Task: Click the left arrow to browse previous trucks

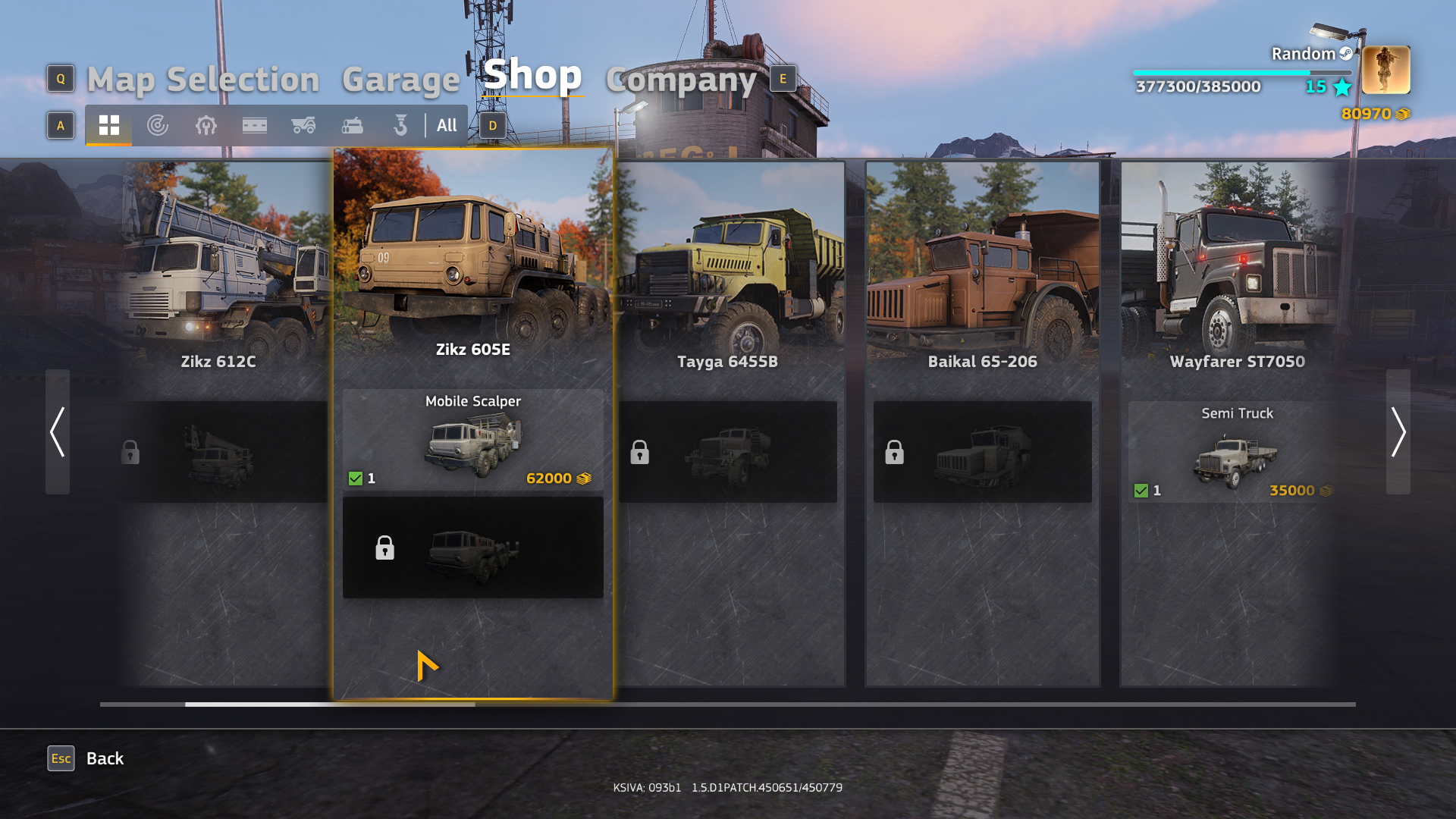Action: click(x=56, y=432)
